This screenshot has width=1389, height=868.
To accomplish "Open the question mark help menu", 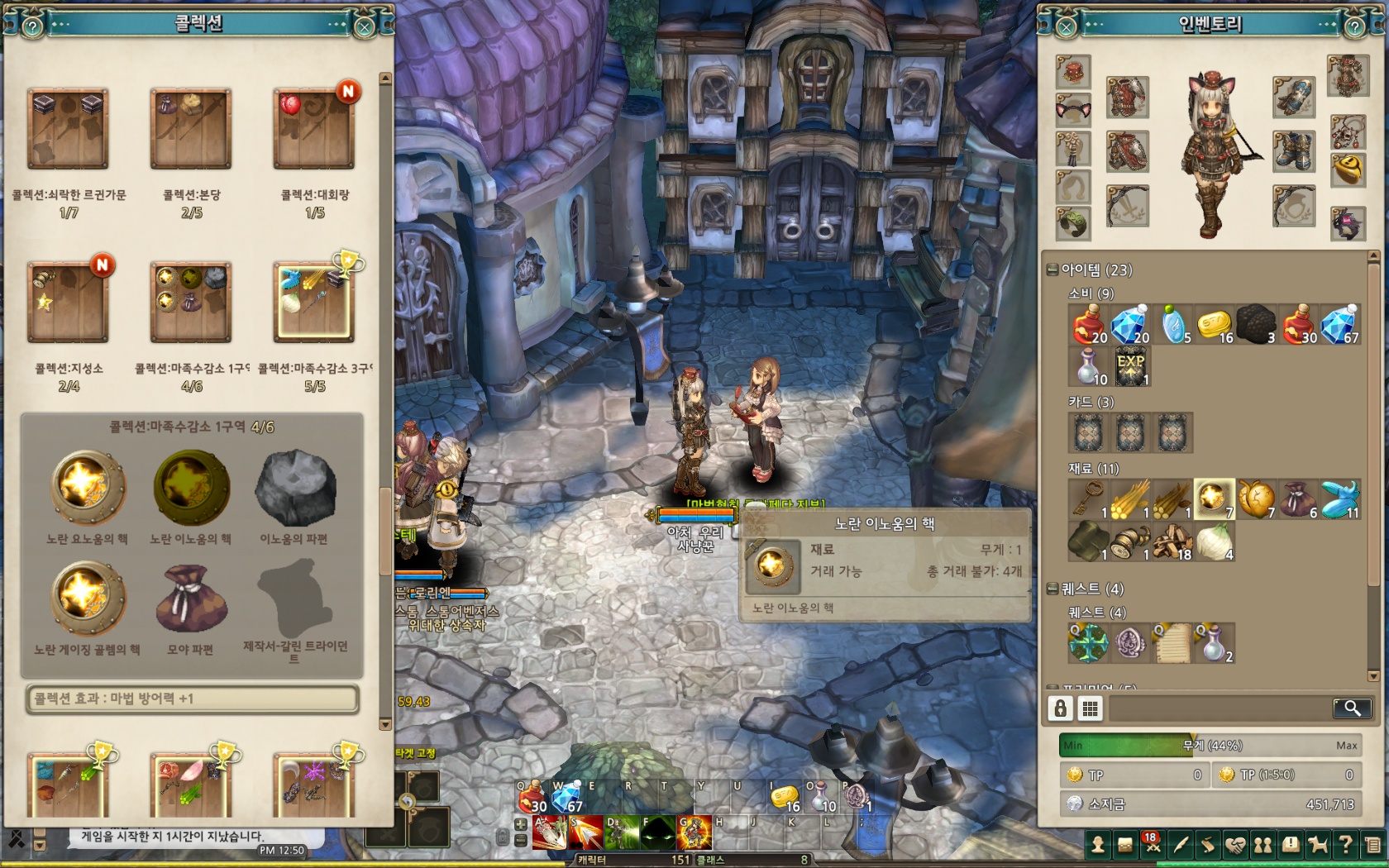I will click(x=1345, y=845).
